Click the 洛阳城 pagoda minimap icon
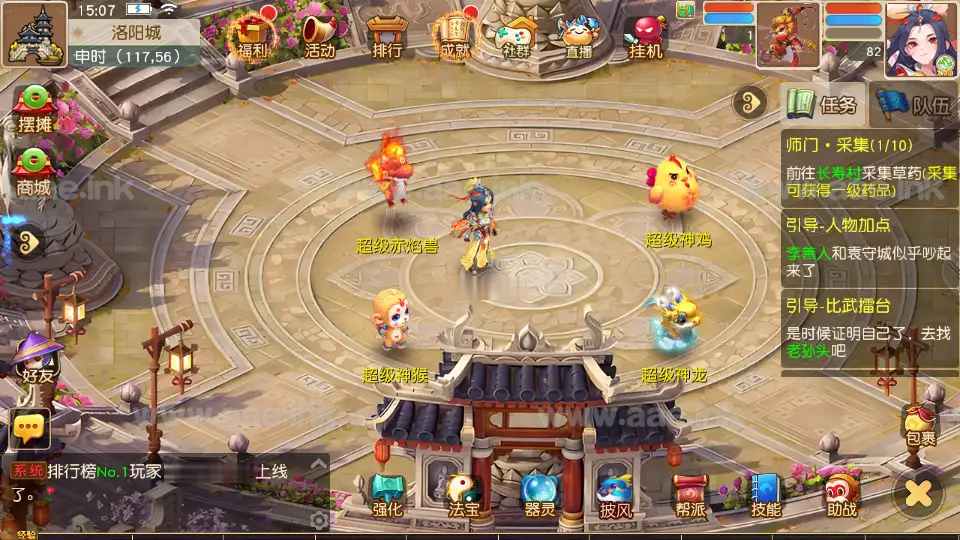 point(34,32)
